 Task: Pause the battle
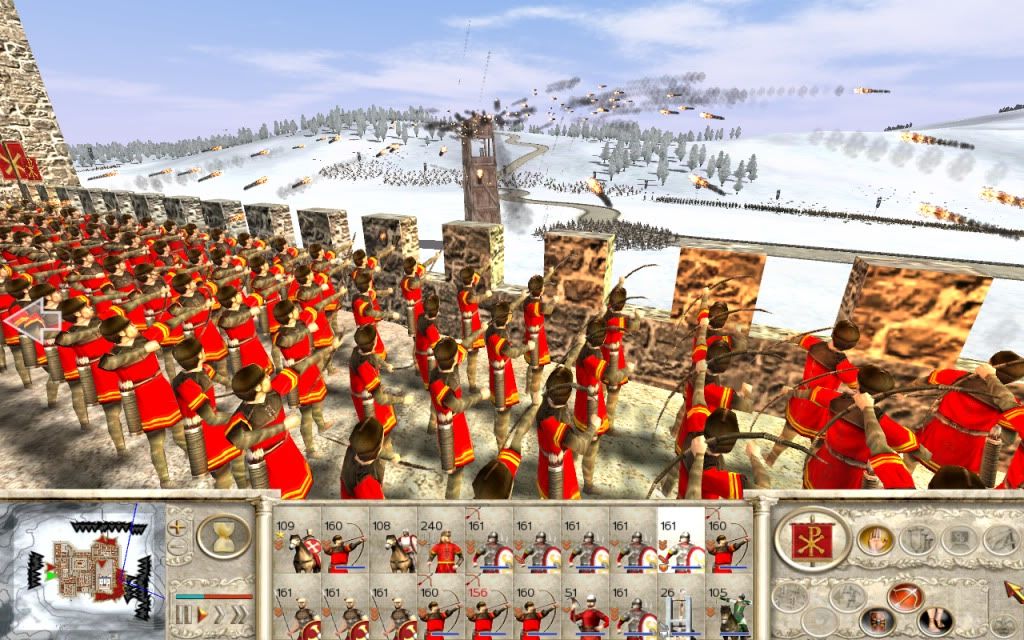[x=182, y=613]
